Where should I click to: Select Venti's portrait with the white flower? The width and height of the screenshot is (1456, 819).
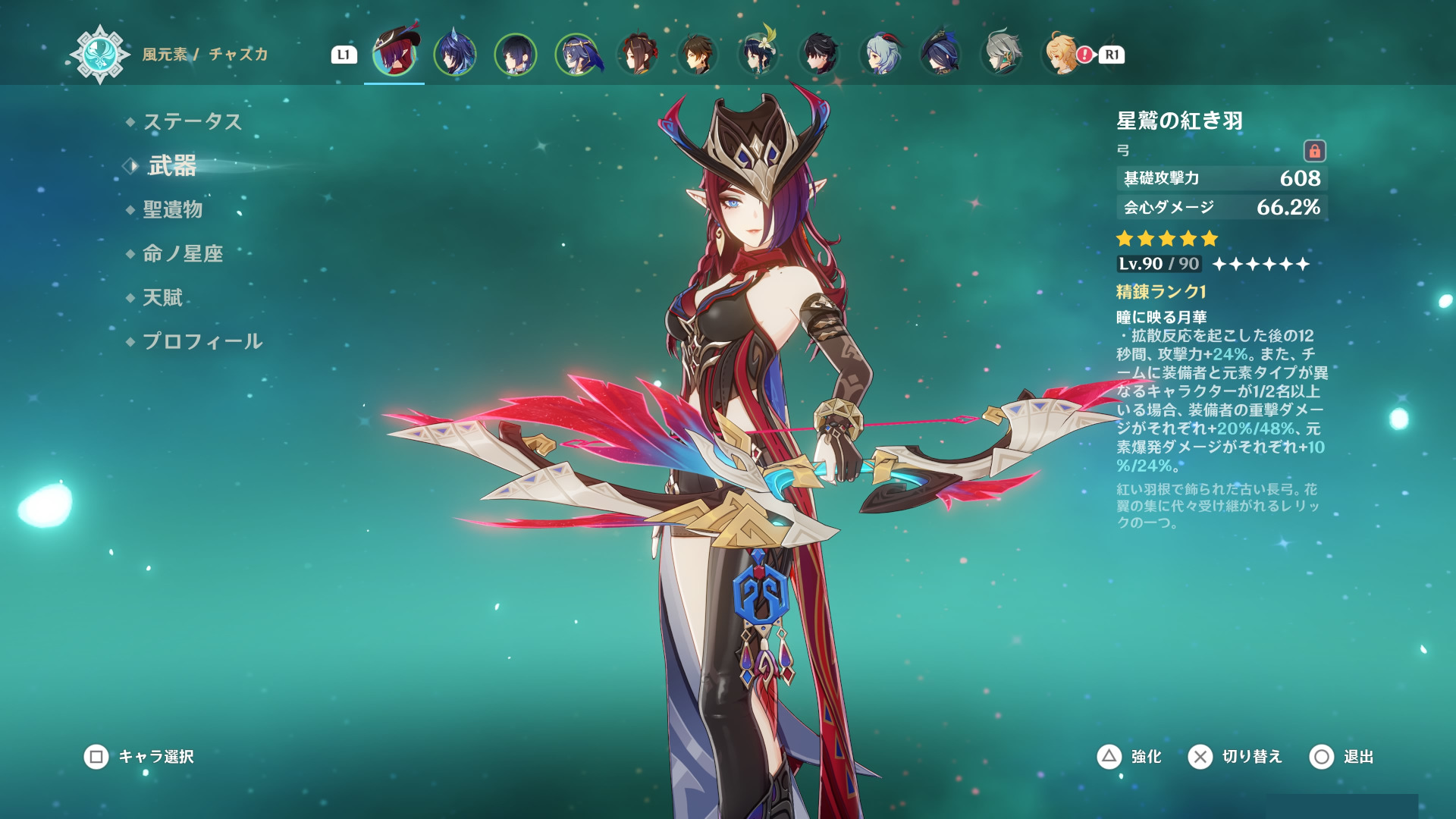click(x=758, y=55)
